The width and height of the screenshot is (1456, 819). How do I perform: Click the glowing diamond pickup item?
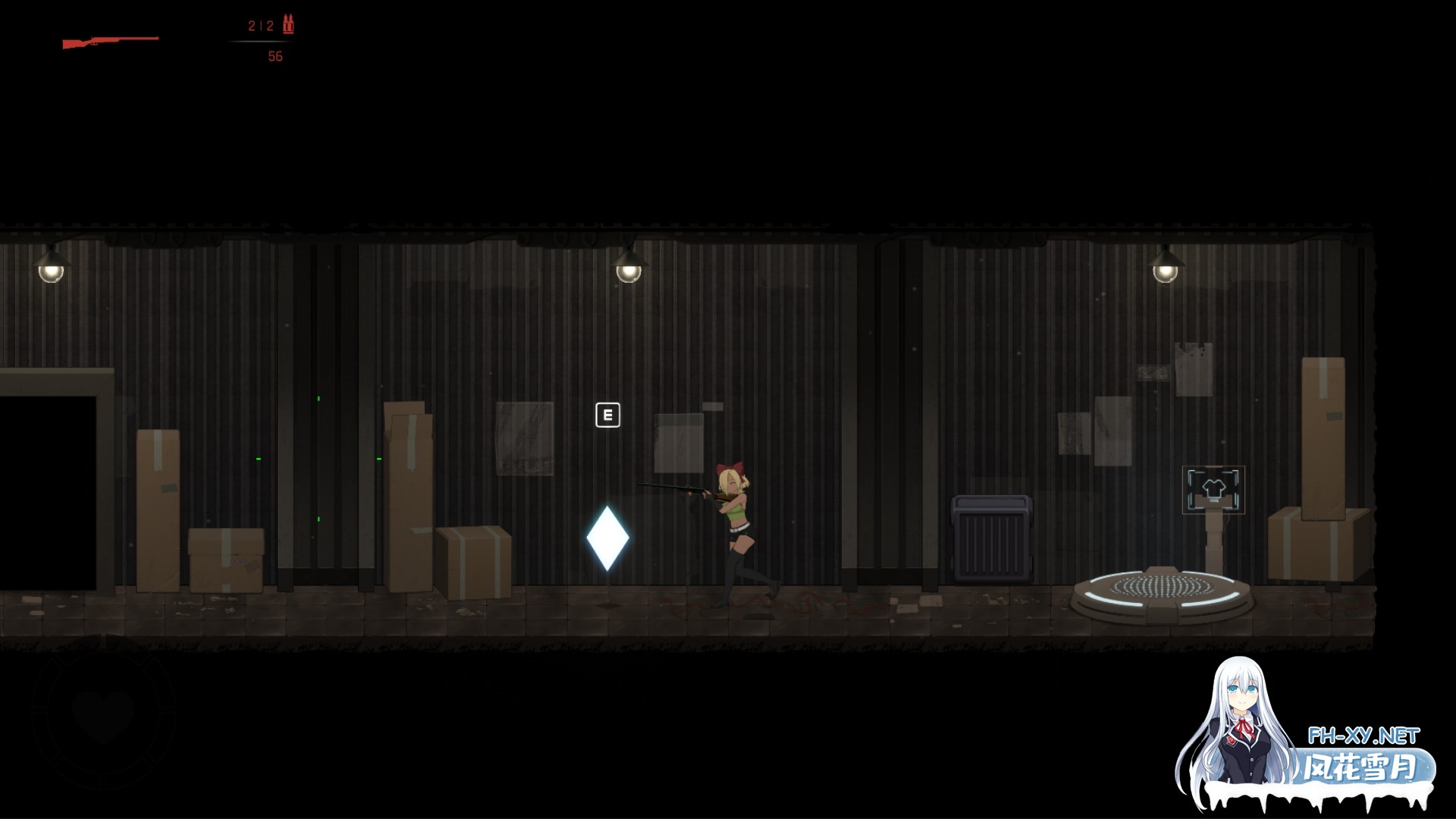tap(608, 539)
